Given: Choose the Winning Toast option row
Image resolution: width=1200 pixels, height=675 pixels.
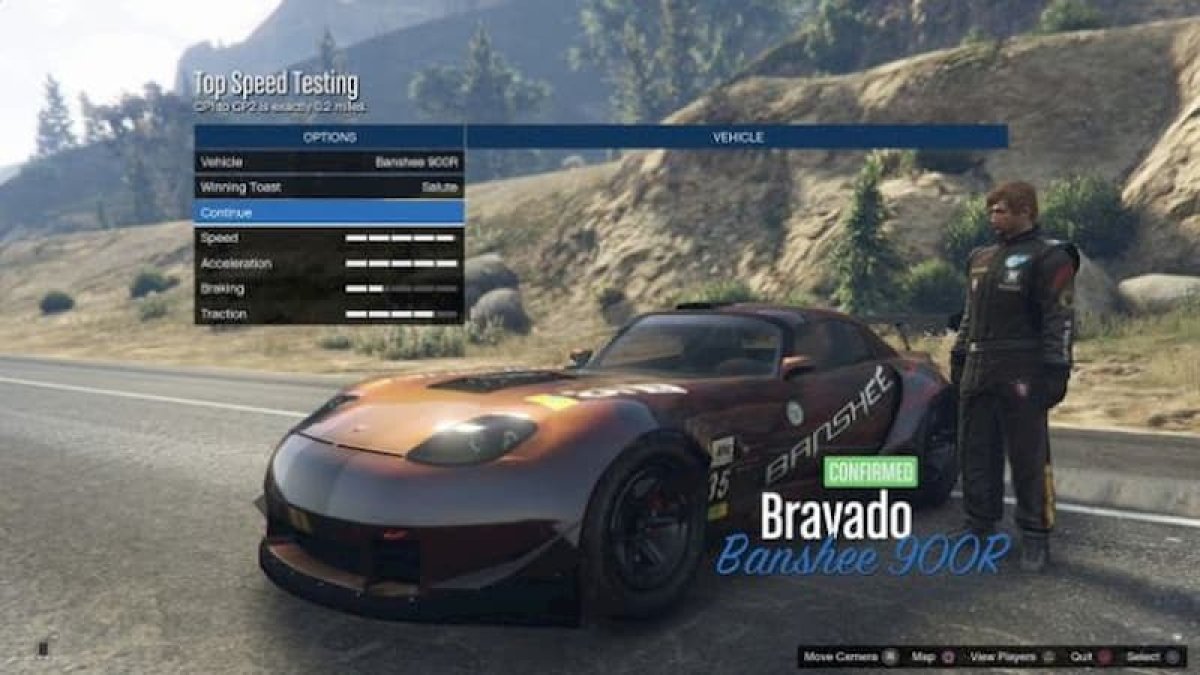Looking at the screenshot, I should (x=328, y=187).
